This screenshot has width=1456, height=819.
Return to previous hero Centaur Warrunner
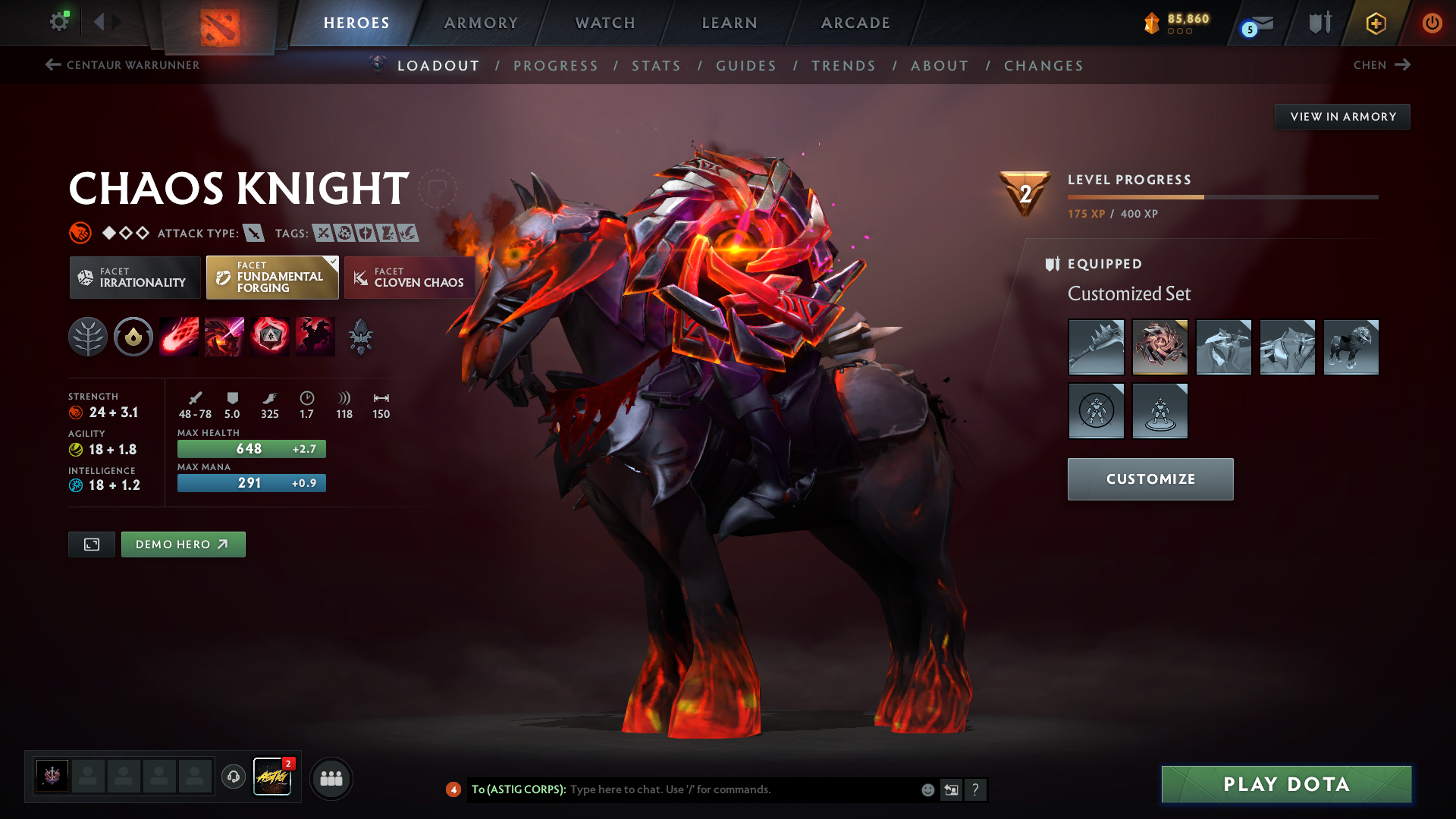pyautogui.click(x=123, y=65)
